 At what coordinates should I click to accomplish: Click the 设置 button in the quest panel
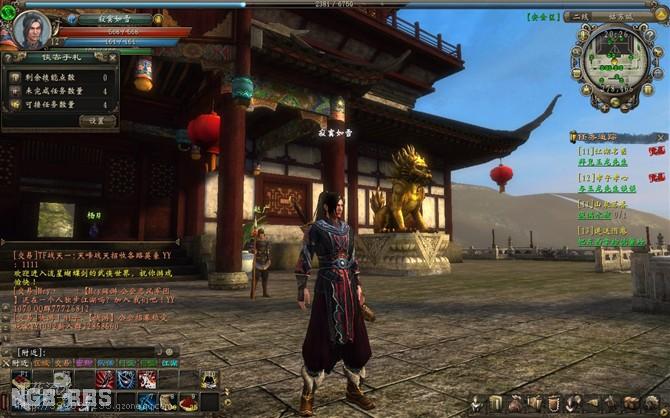[97, 120]
